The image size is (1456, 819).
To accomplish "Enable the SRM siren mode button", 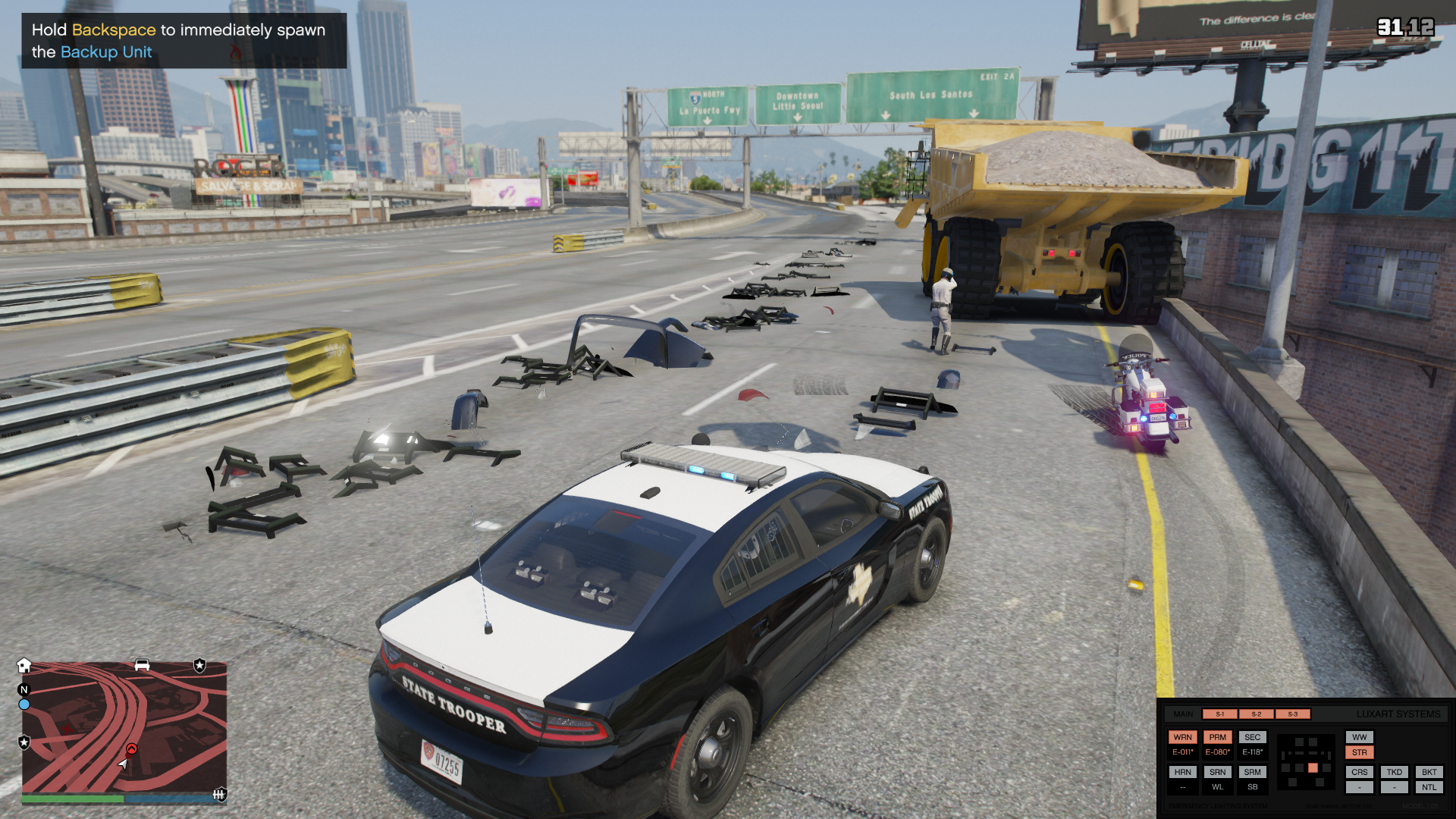I will point(1252,772).
